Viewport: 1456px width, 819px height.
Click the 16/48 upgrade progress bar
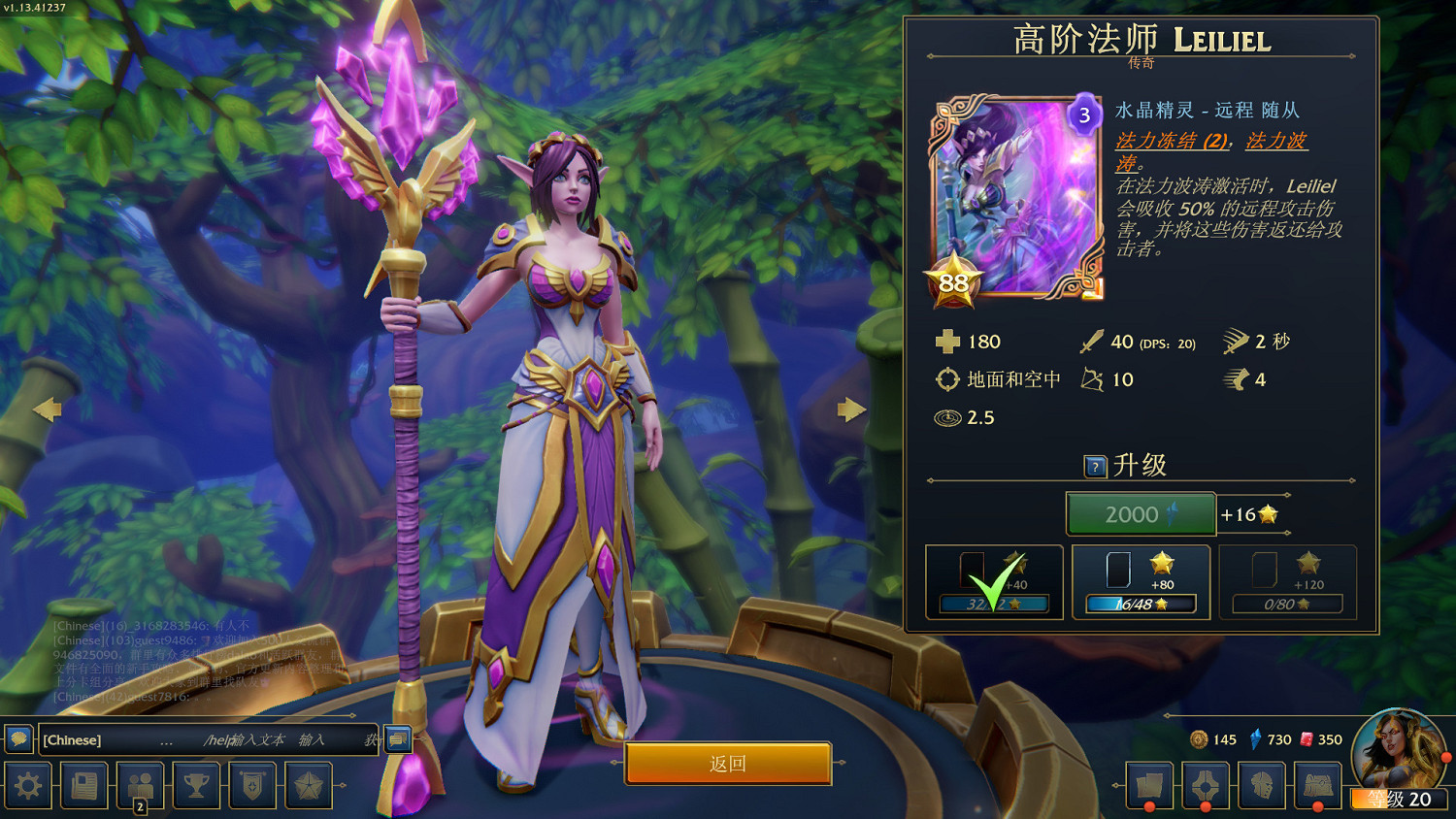1140,604
